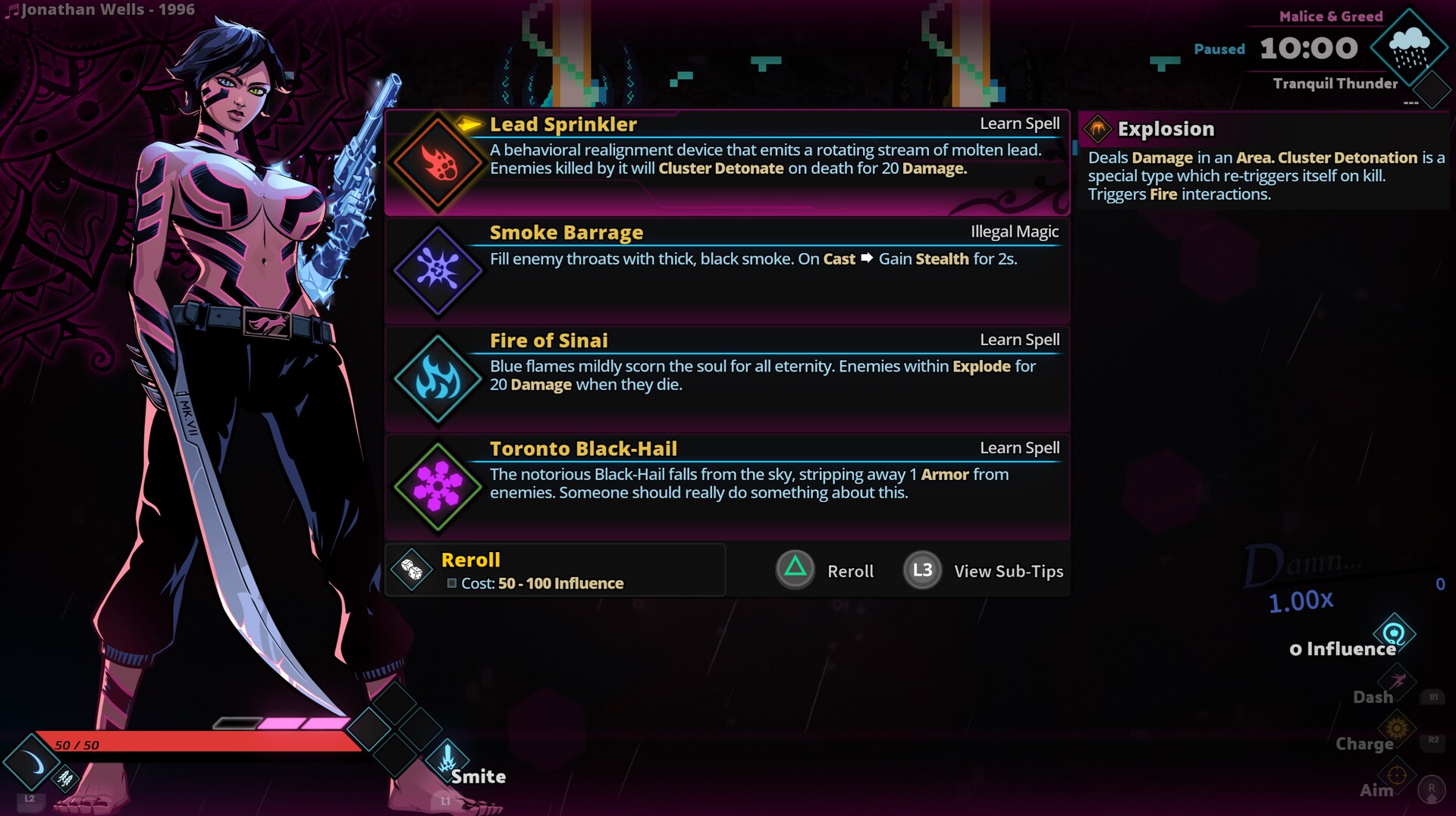The image size is (1456, 816).
Task: Click the Explosion volcano icon in the tooltip
Action: [x=1097, y=128]
